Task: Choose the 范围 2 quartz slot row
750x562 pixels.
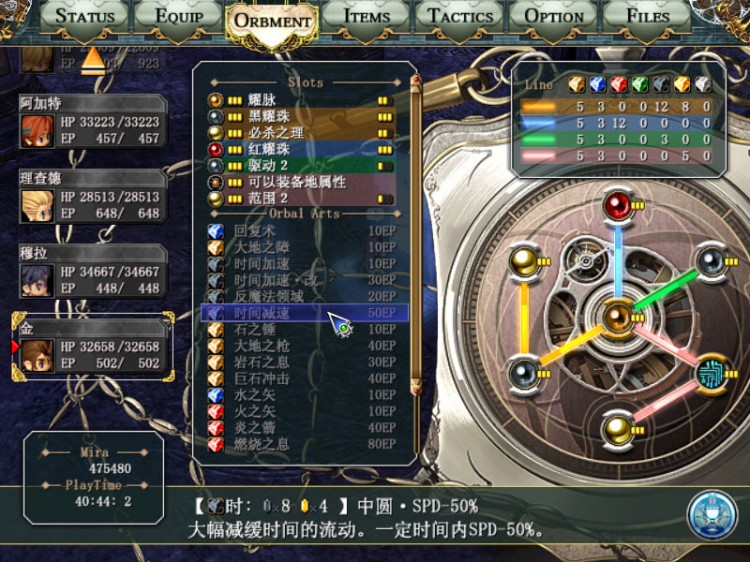Action: tap(300, 198)
